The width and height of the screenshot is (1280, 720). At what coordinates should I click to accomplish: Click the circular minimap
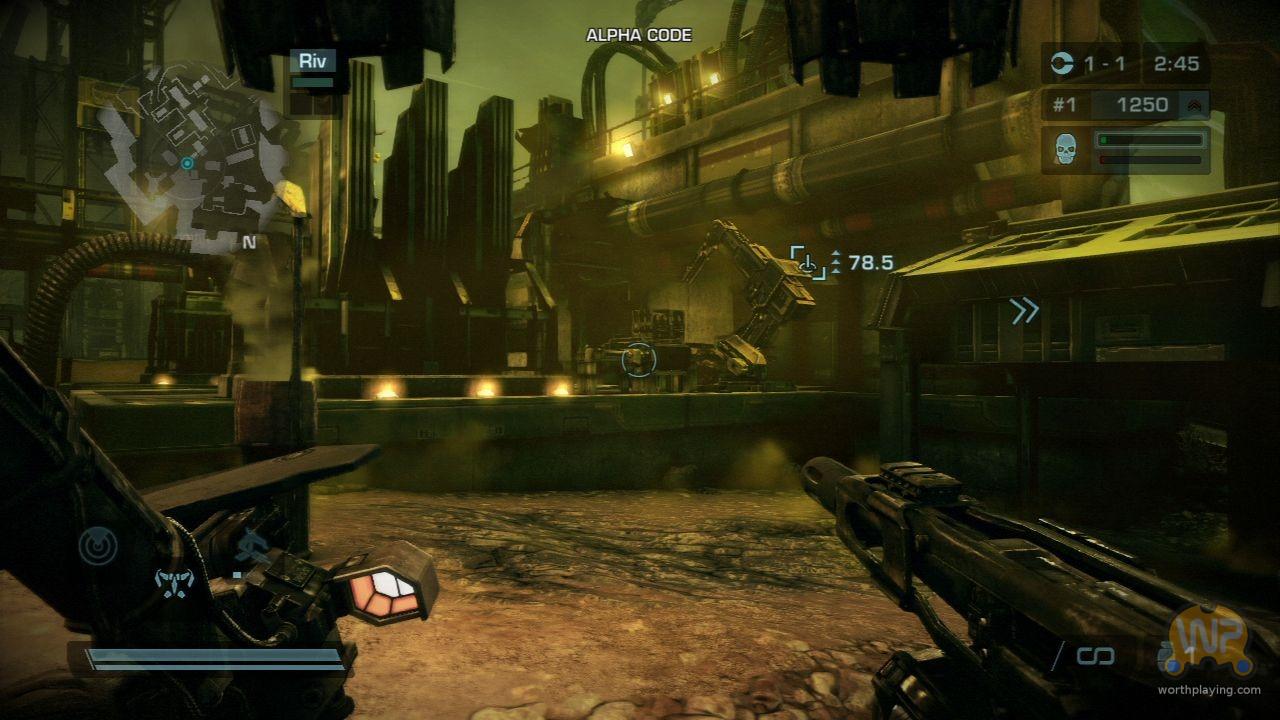point(190,160)
